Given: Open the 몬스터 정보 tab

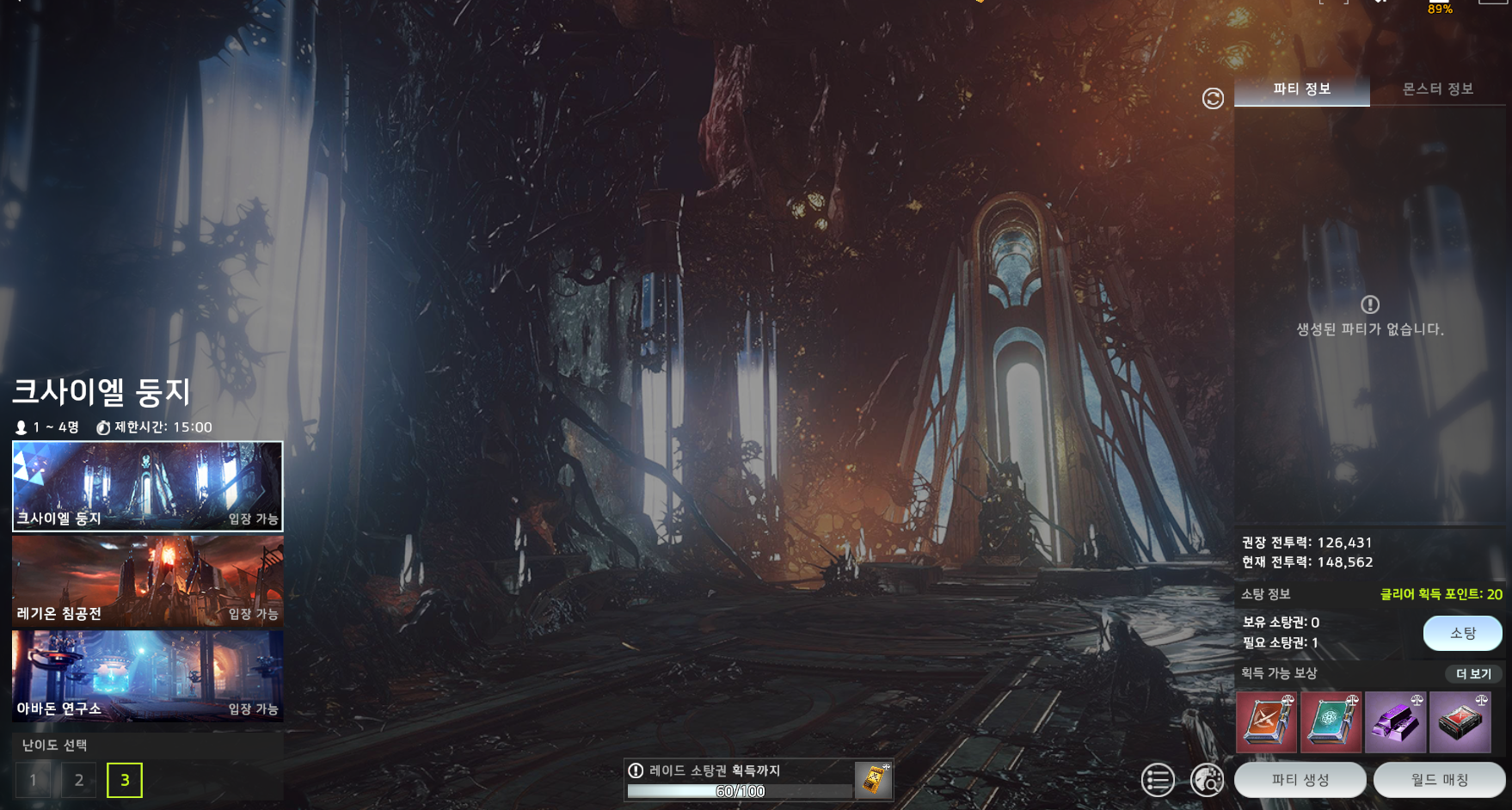Looking at the screenshot, I should click(1437, 89).
